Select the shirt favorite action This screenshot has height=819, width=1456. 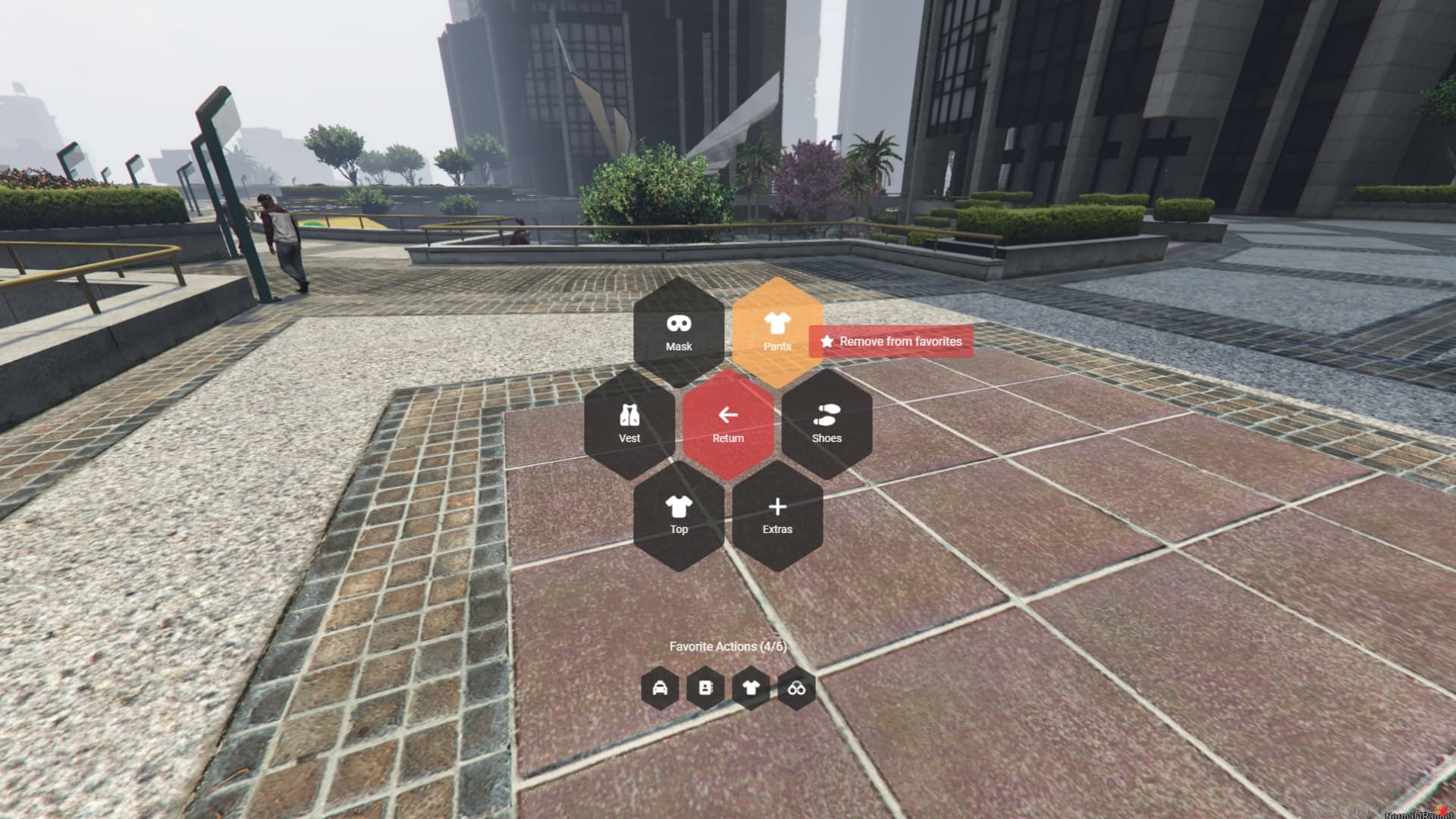[x=749, y=689]
